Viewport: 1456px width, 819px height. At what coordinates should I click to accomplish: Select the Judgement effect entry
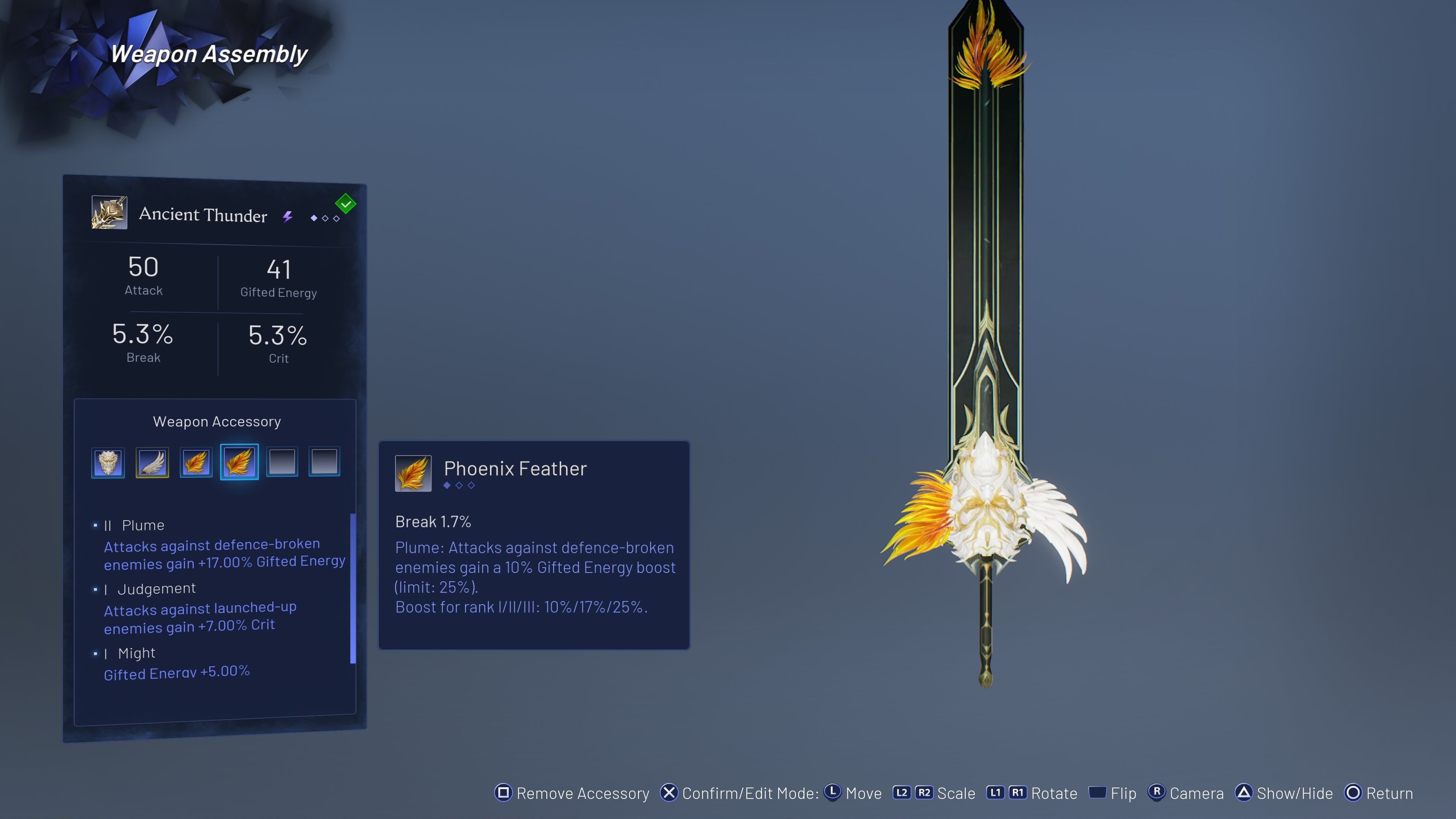156,589
